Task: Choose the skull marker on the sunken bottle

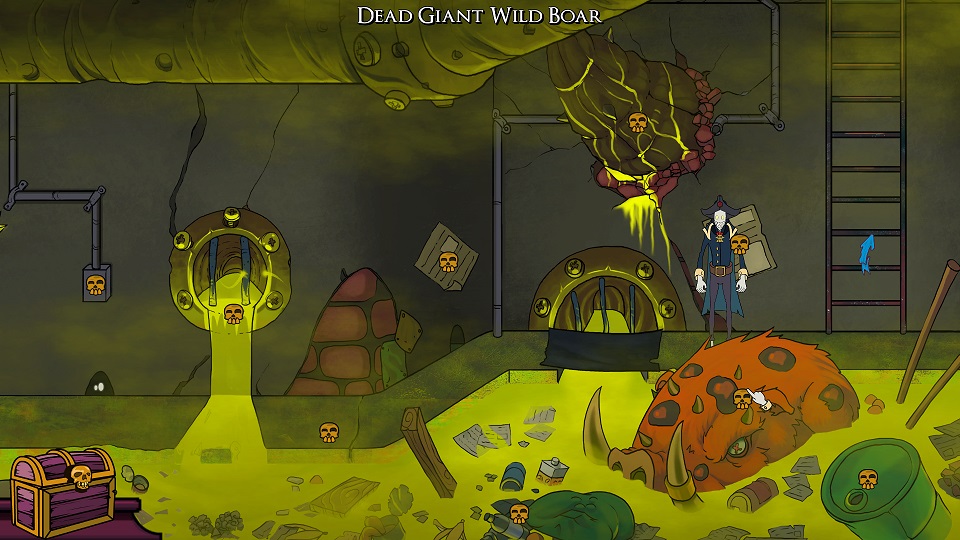Action: [x=518, y=514]
